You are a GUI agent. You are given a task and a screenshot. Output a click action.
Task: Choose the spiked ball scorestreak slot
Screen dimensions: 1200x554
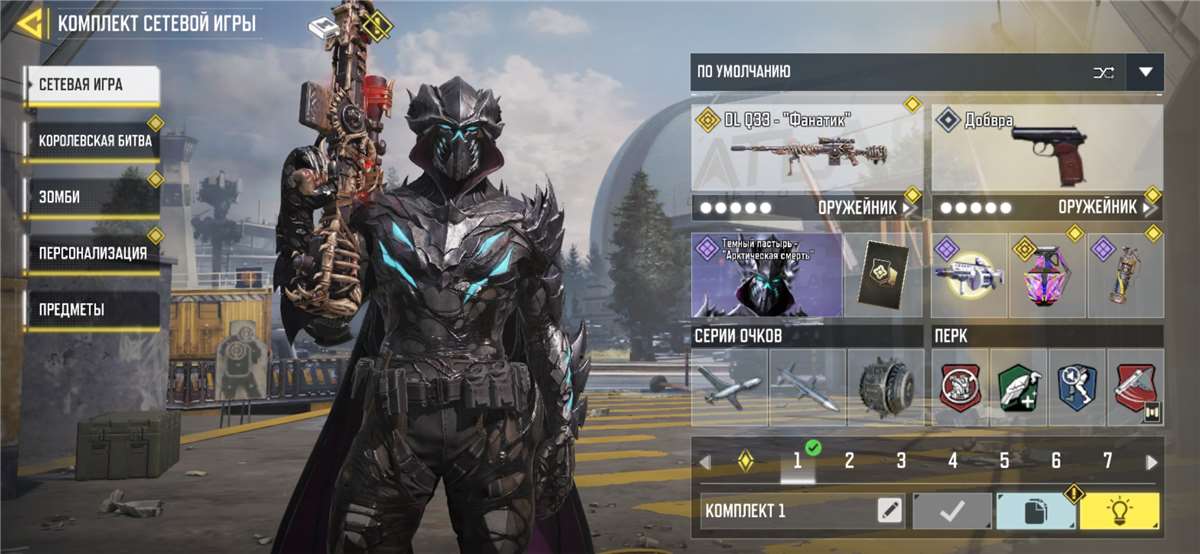(x=885, y=387)
